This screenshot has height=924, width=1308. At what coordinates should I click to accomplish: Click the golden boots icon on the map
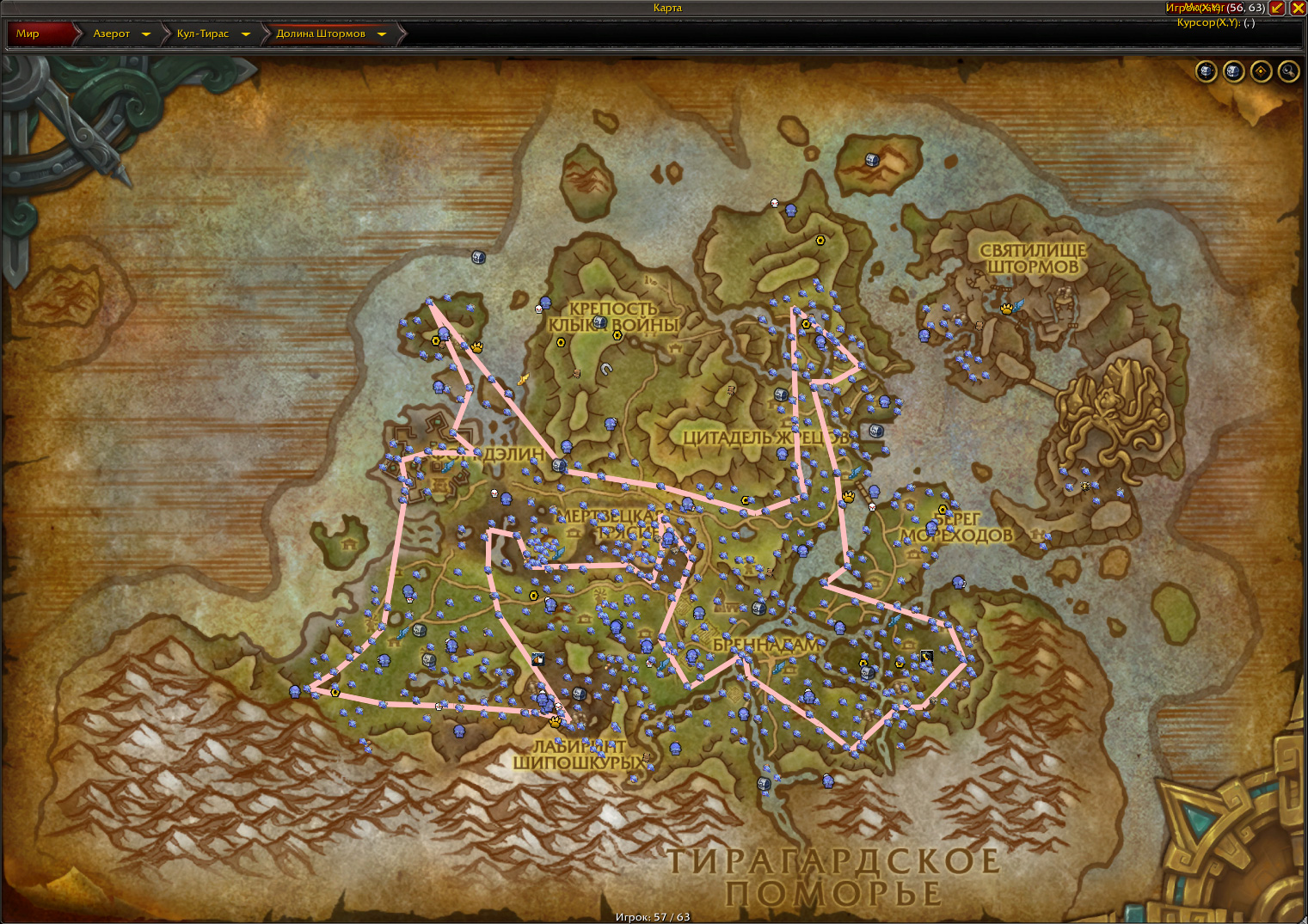(x=523, y=381)
